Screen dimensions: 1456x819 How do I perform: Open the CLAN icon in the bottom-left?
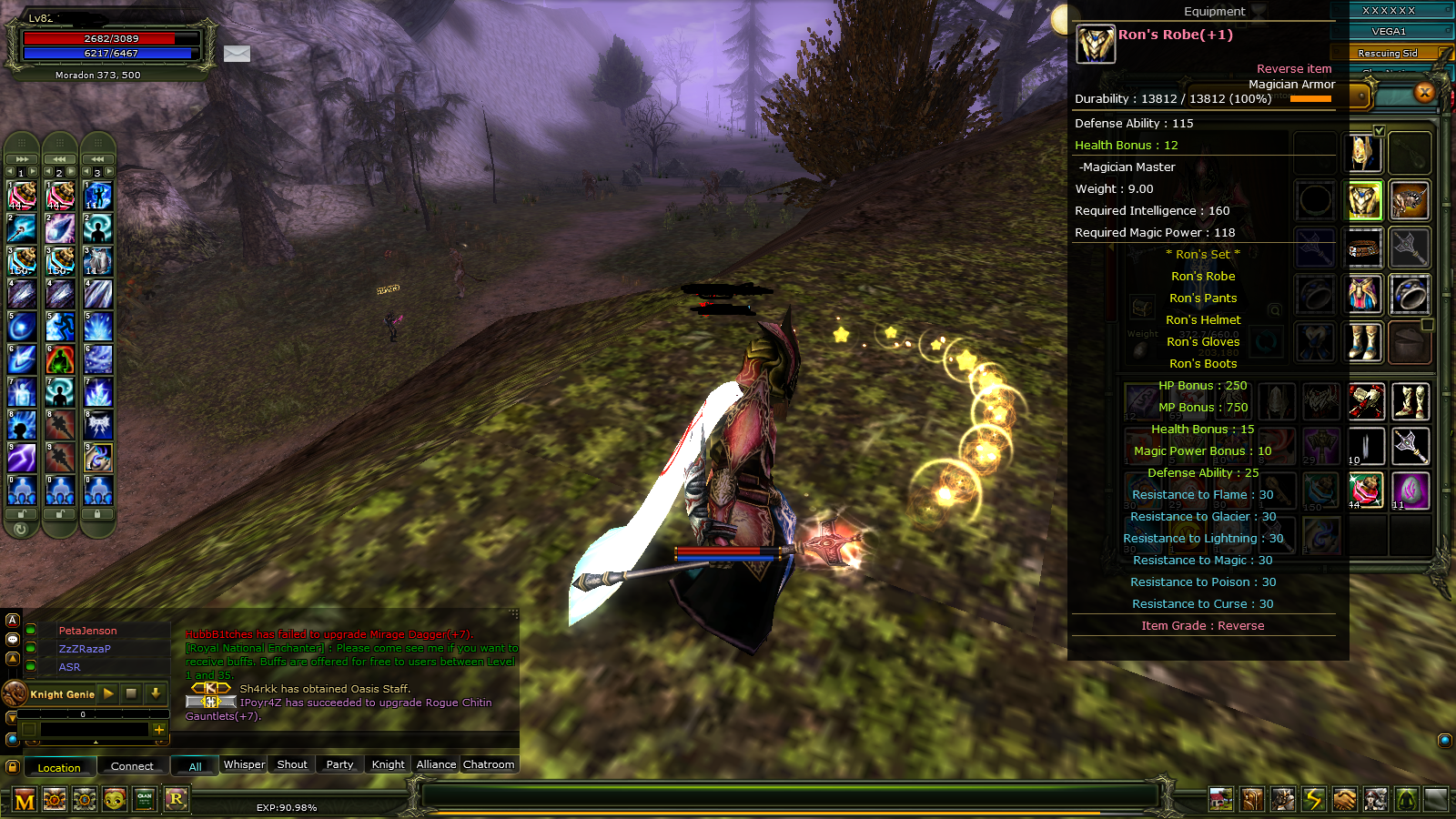(145, 800)
